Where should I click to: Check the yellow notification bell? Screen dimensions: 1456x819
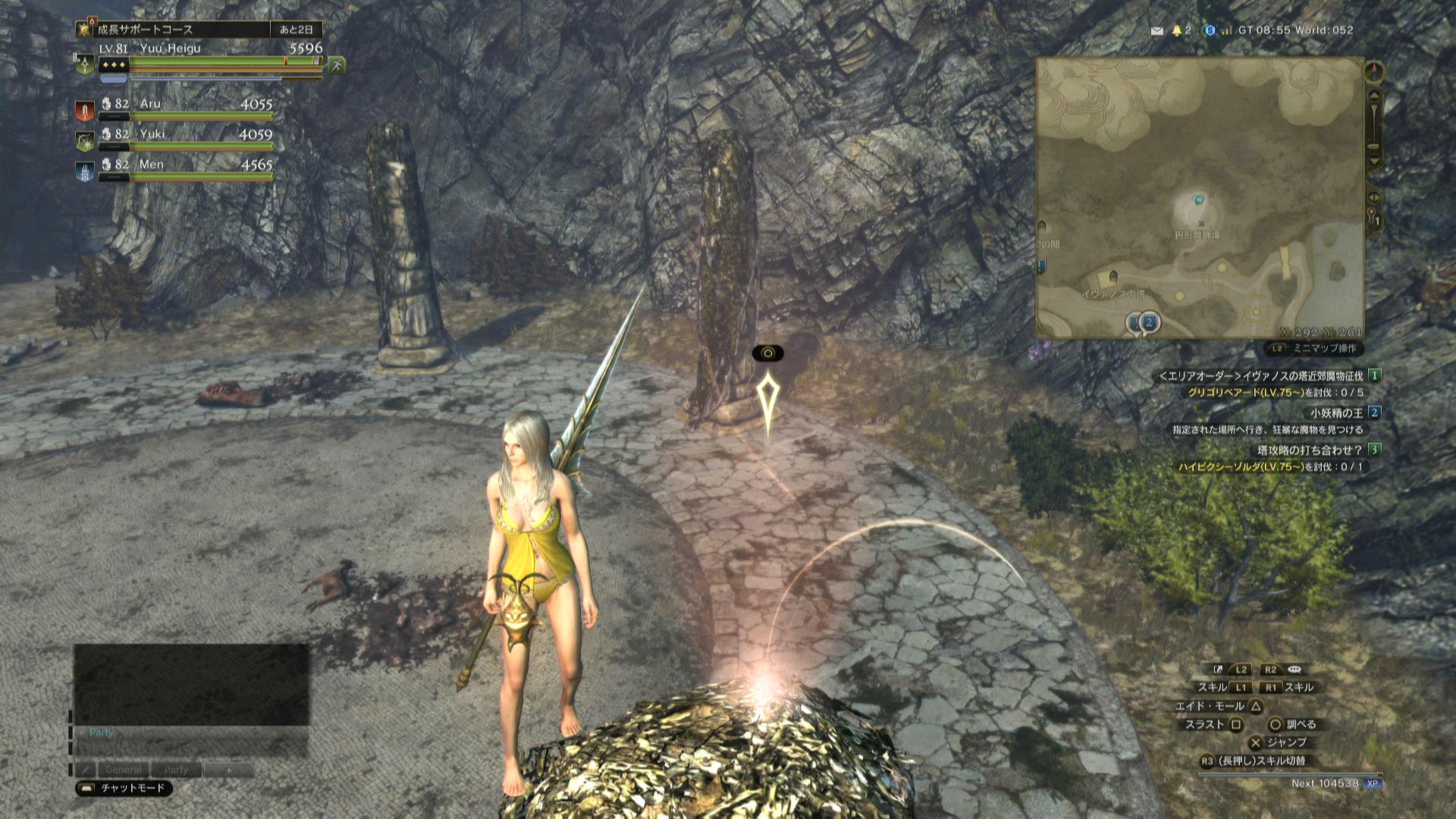coord(1177,30)
